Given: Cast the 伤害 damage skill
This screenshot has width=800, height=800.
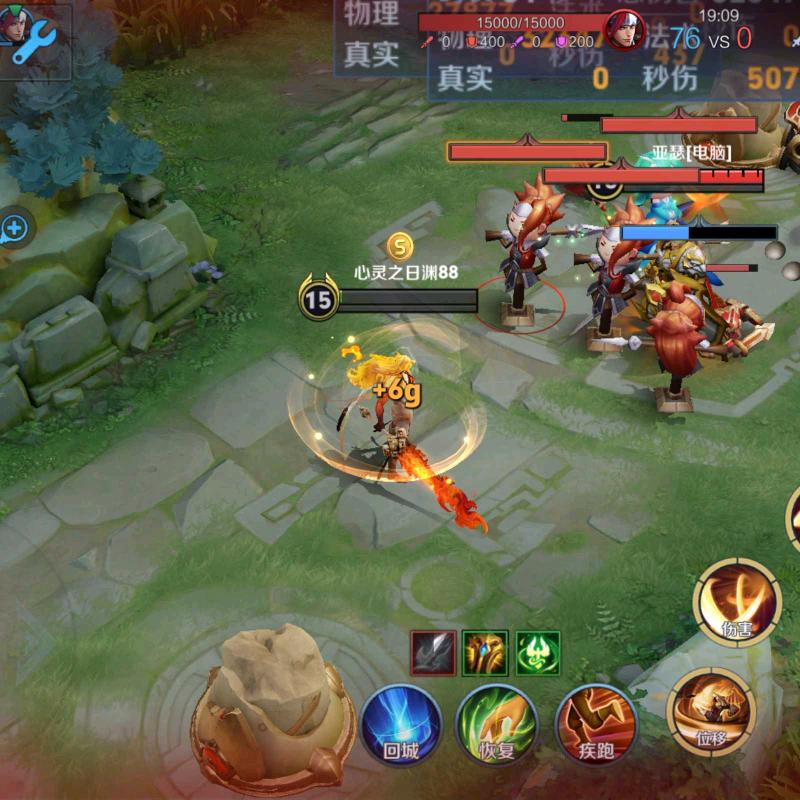Looking at the screenshot, I should [x=737, y=601].
